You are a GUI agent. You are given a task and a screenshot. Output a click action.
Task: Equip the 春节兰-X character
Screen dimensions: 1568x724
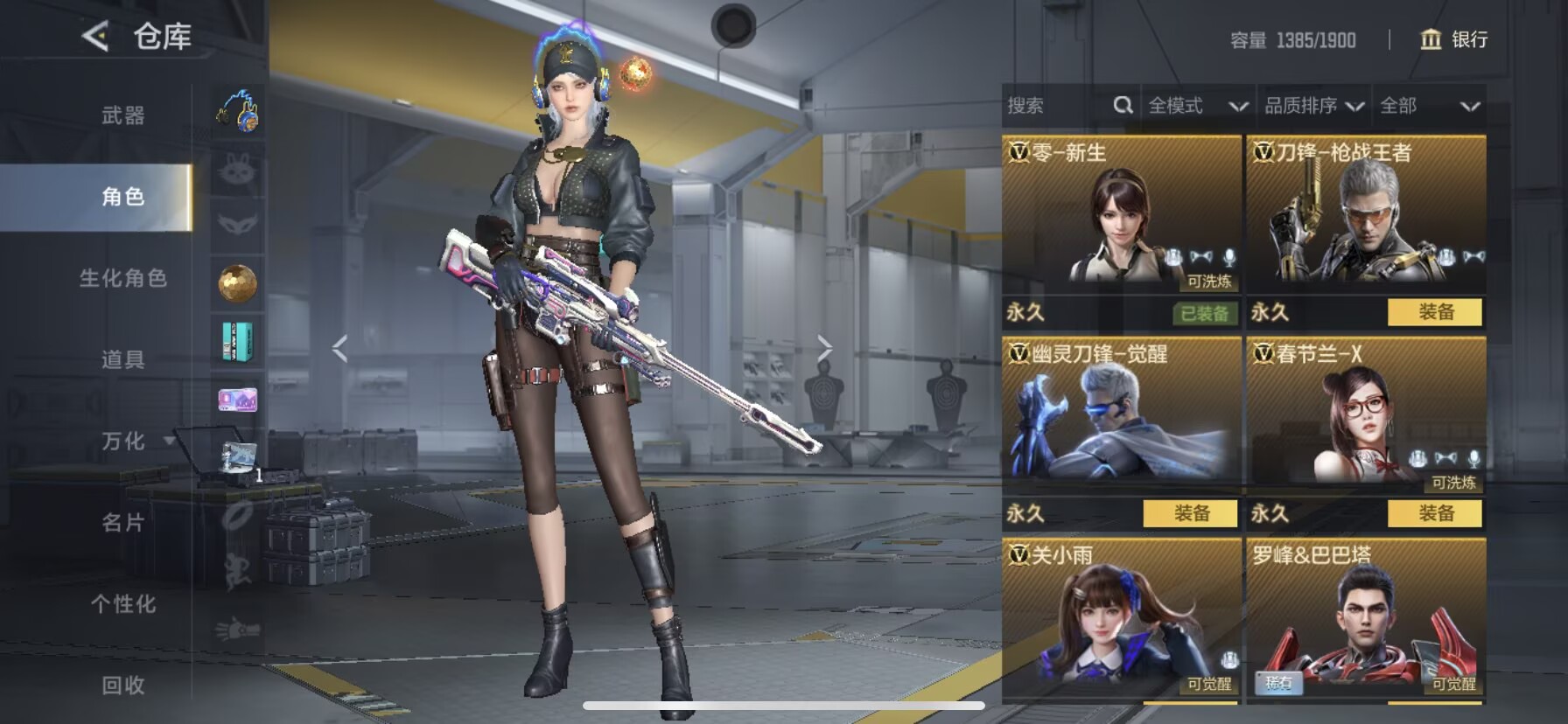pyautogui.click(x=1435, y=513)
